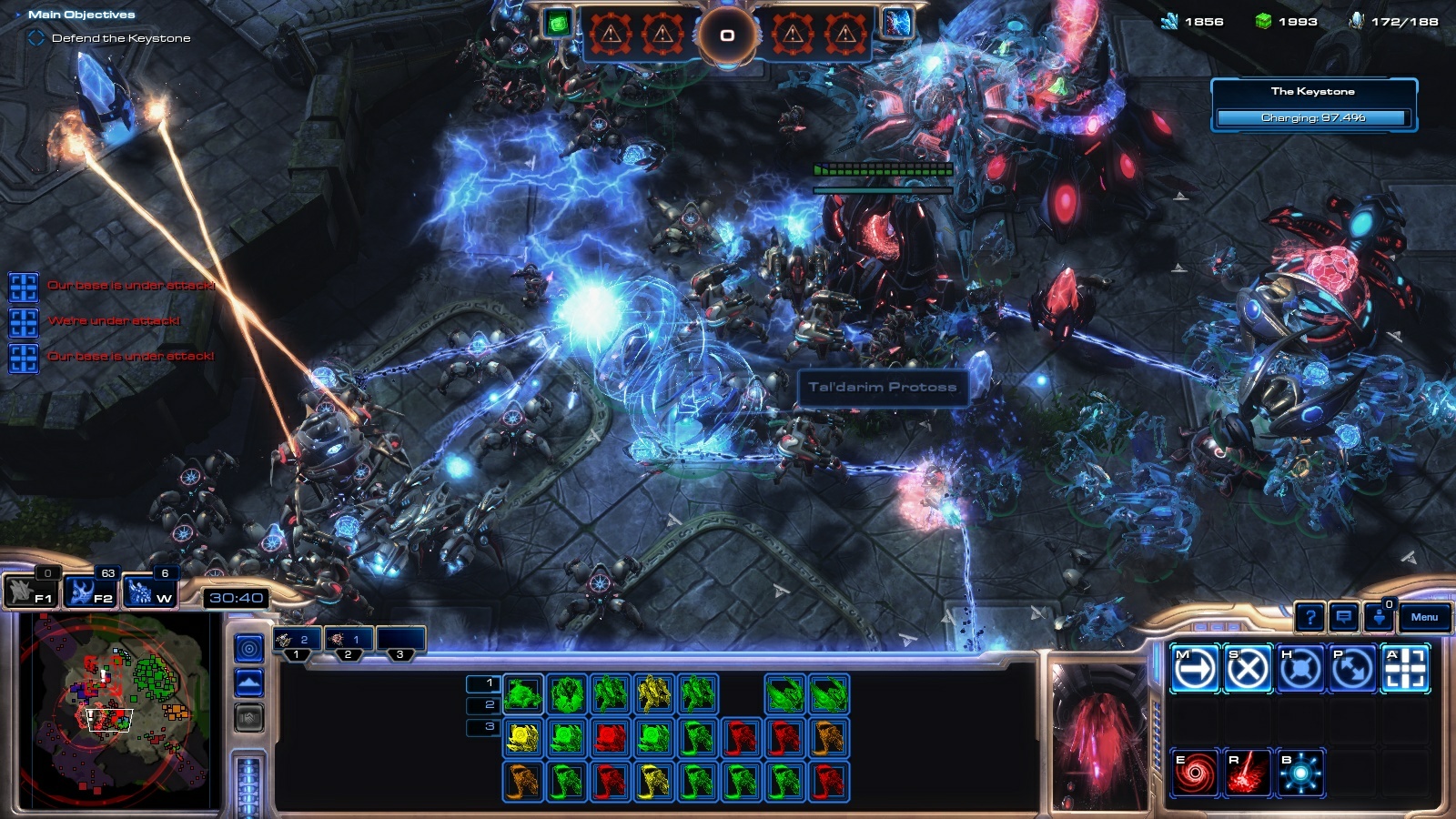Select all army units with F2
Viewport: 1456px width, 819px height.
click(x=91, y=592)
